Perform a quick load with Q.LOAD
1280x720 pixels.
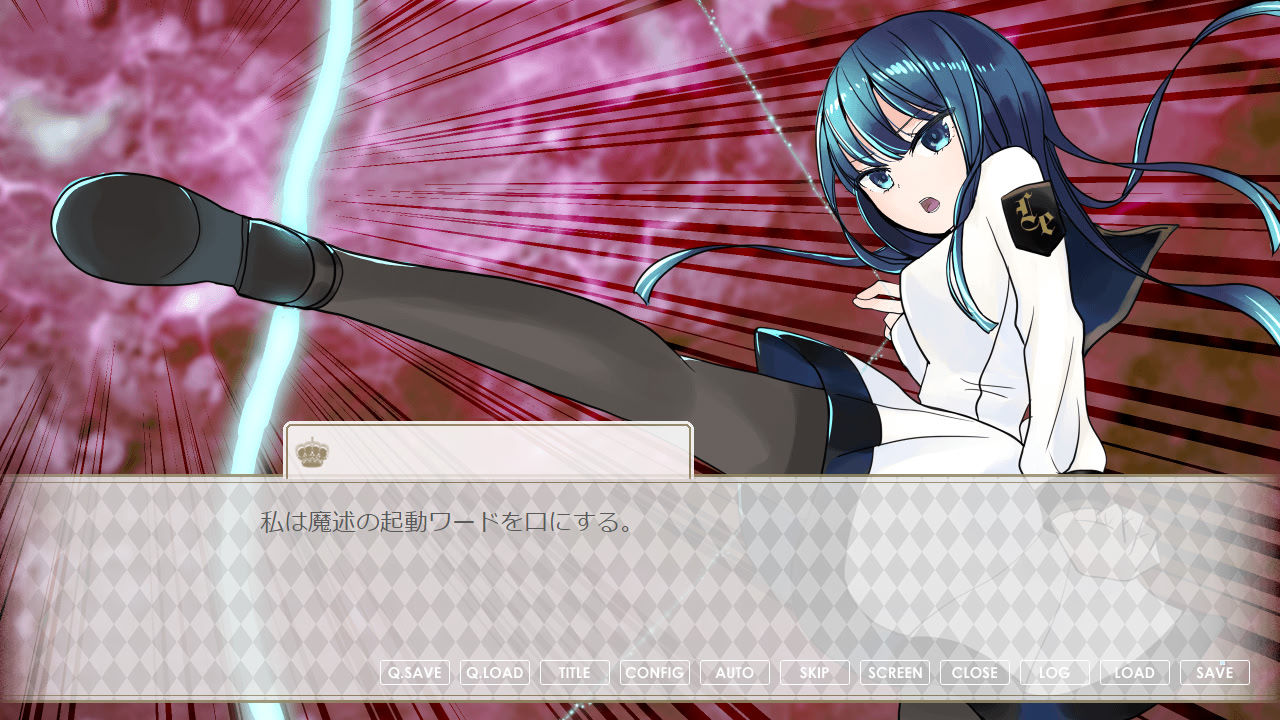pyautogui.click(x=495, y=672)
